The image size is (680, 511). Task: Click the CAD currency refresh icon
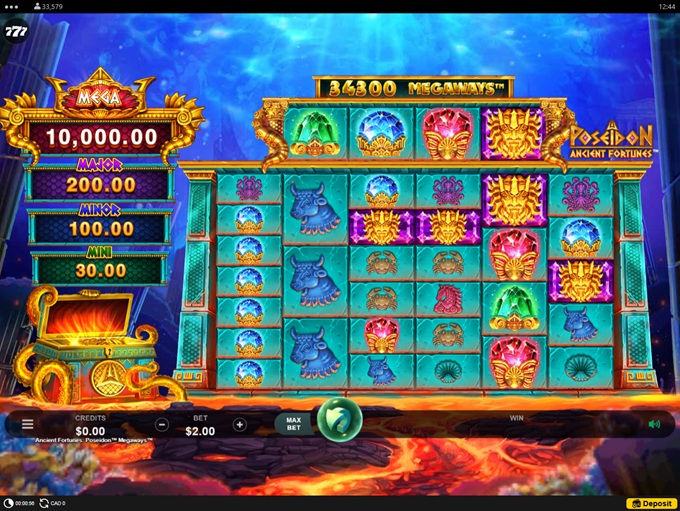(45, 503)
